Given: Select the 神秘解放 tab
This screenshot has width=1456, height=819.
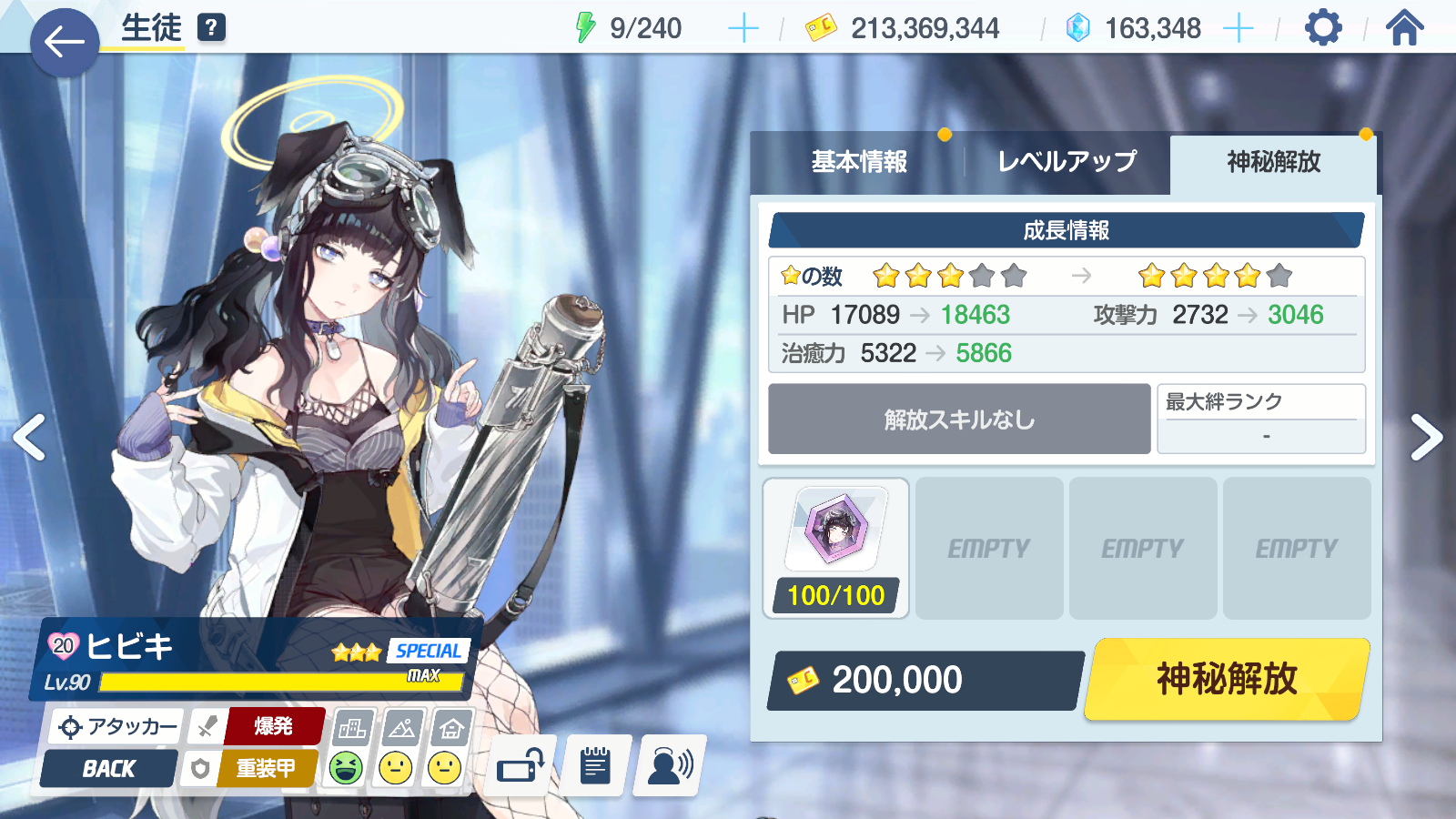Looking at the screenshot, I should tap(1273, 162).
